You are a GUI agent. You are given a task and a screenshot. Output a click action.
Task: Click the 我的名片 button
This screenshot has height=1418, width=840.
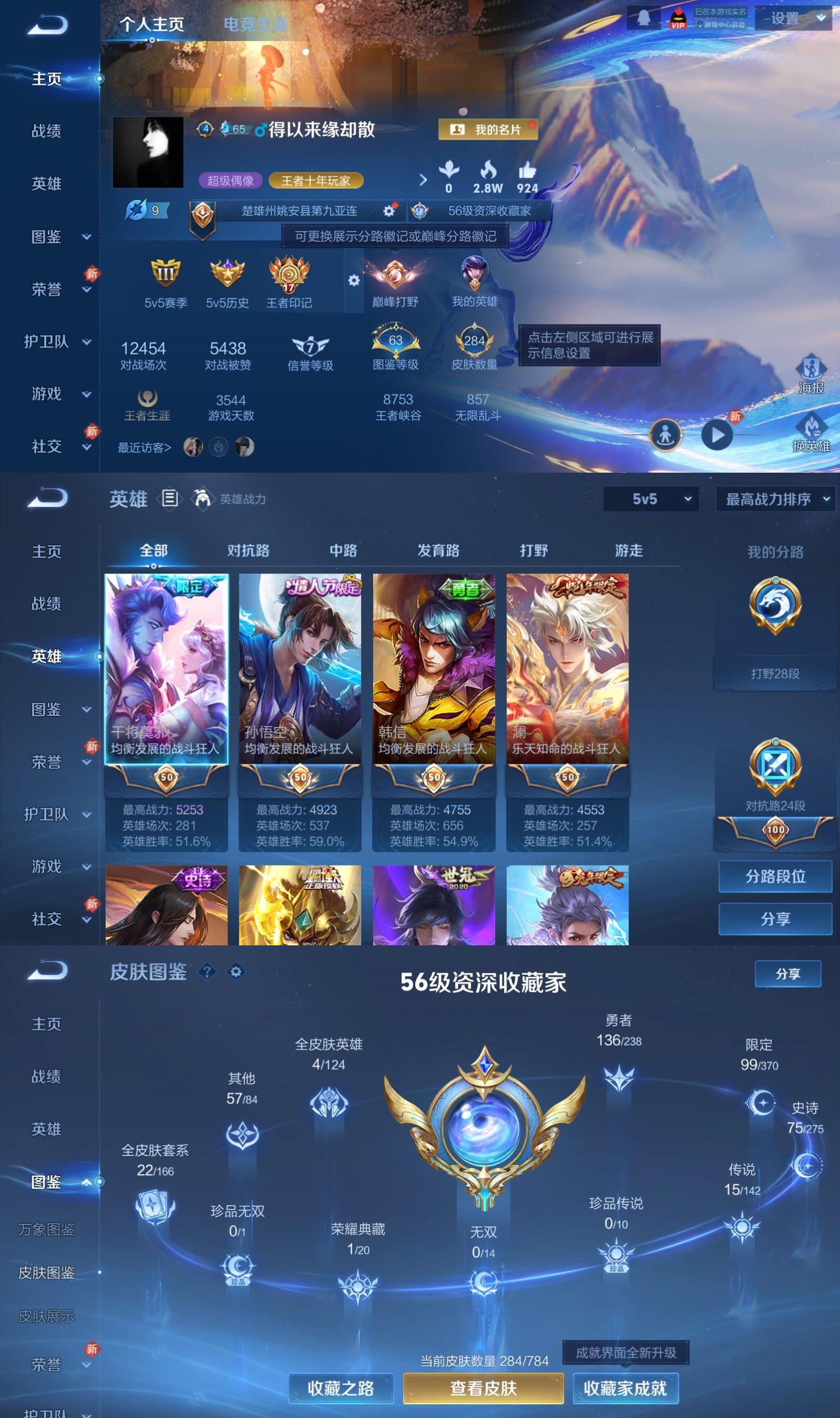(x=489, y=130)
